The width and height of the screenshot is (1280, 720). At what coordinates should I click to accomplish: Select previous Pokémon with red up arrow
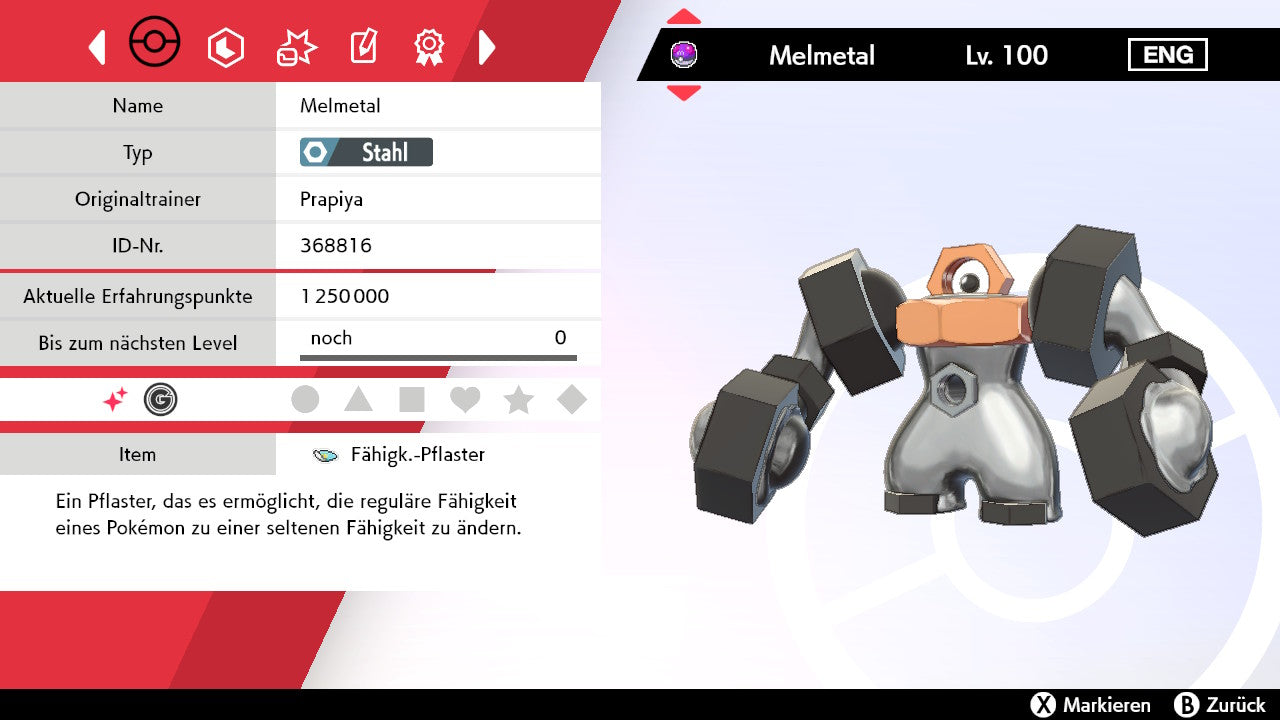pyautogui.click(x=684, y=17)
